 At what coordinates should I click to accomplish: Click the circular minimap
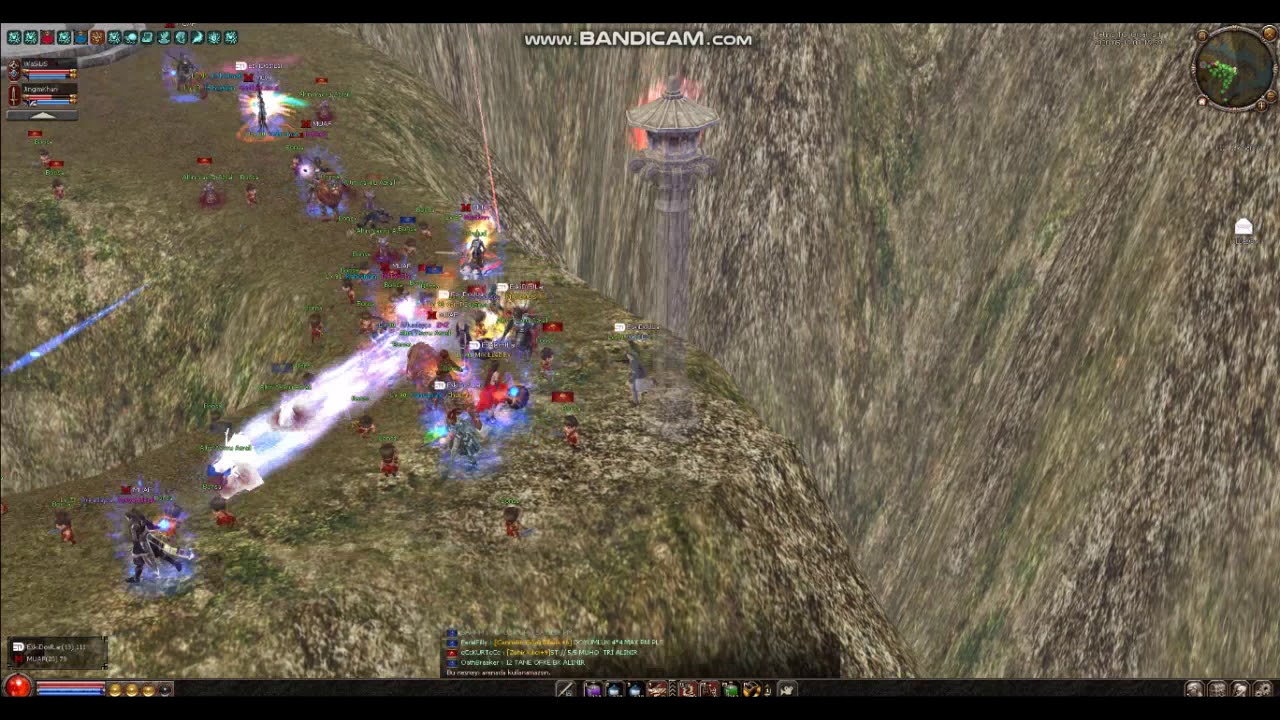tap(1234, 68)
